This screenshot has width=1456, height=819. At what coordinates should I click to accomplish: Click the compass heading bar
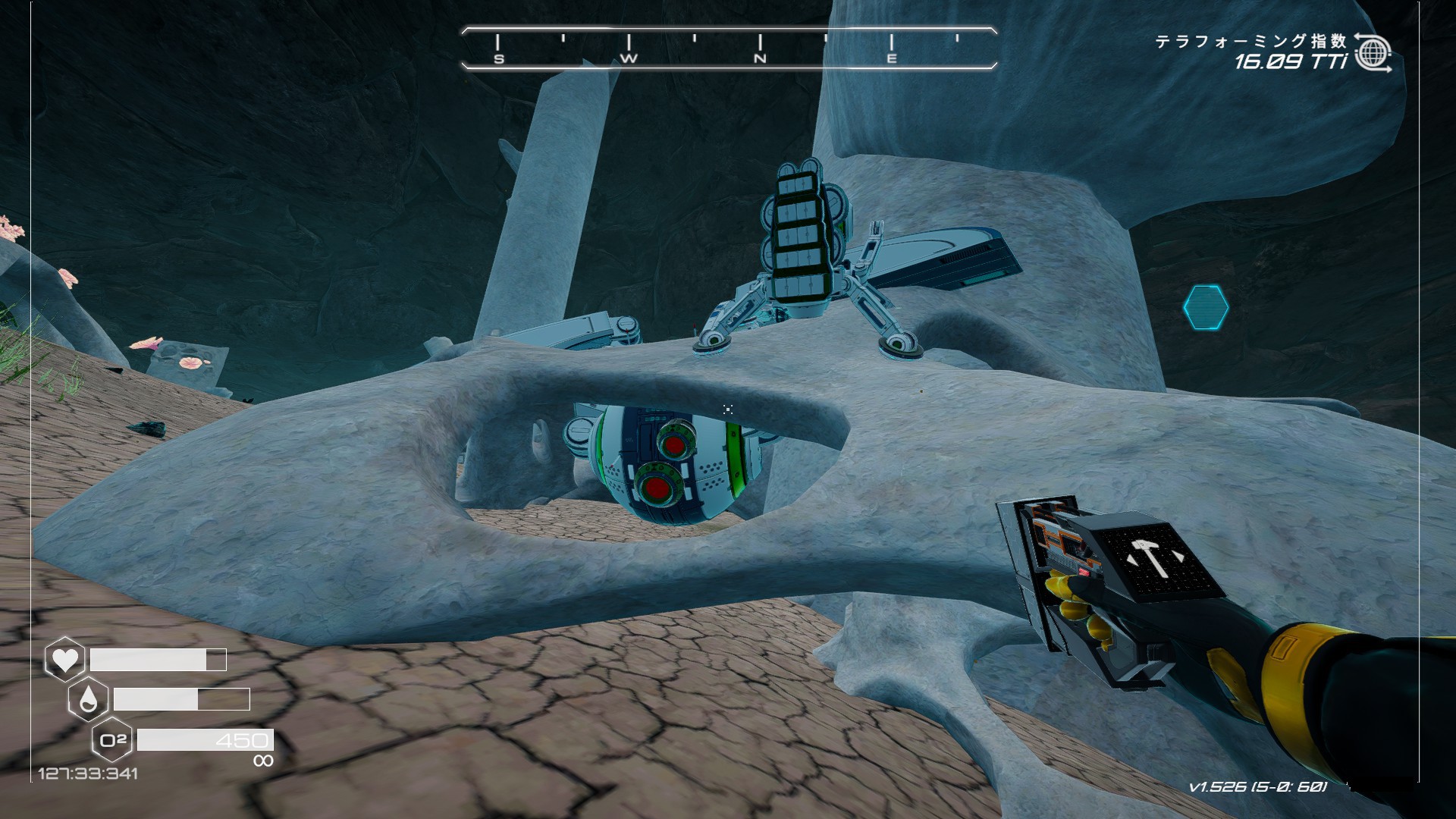tap(728, 49)
